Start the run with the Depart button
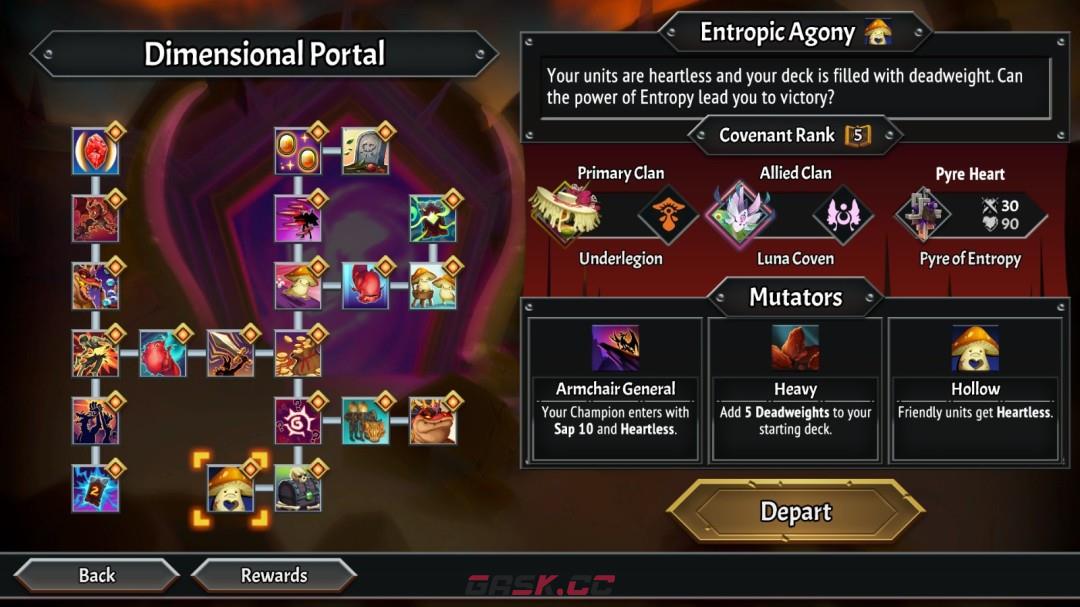Viewport: 1080px width, 607px height. 795,512
